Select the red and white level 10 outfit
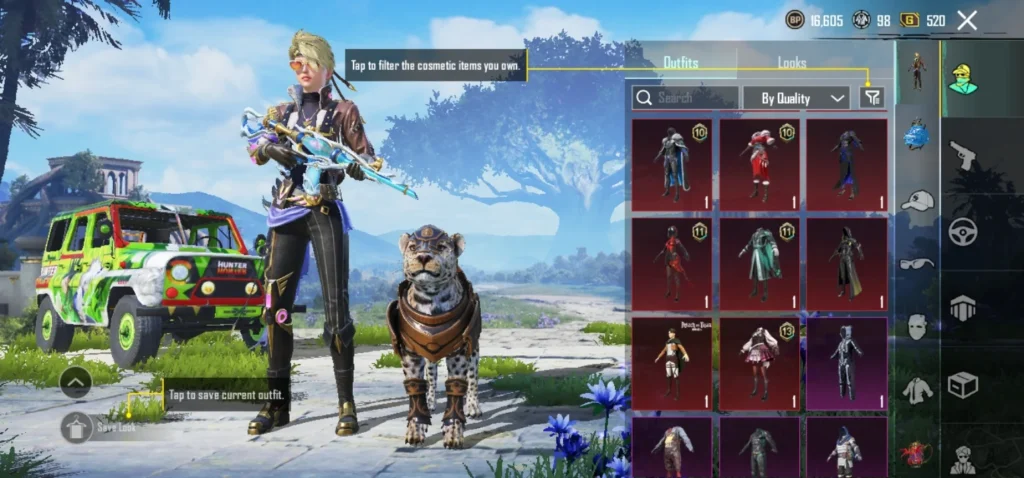This screenshot has width=1024, height=478. coord(759,164)
